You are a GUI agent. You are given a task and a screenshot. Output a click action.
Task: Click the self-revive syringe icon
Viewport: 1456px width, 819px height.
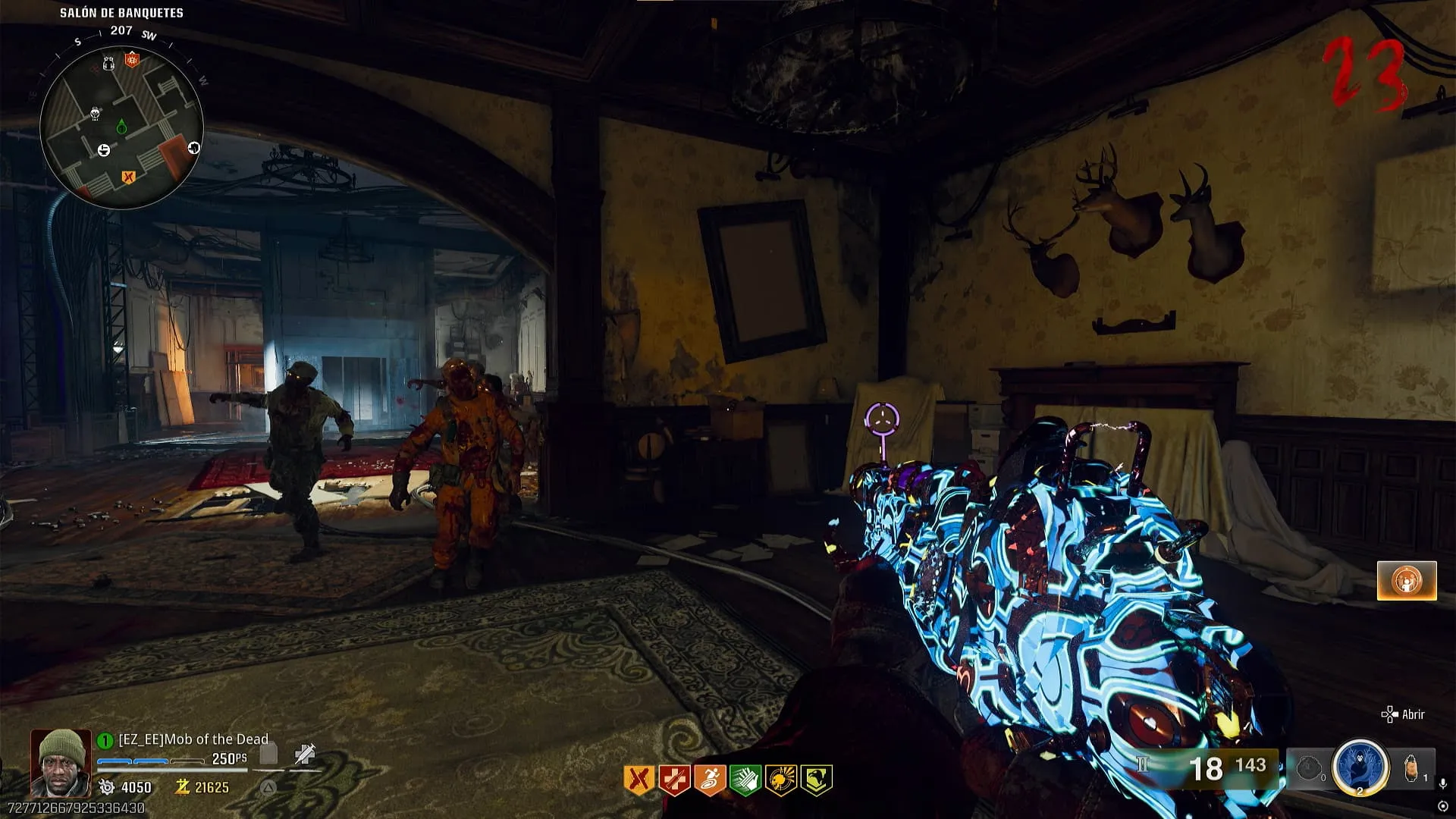point(304,754)
